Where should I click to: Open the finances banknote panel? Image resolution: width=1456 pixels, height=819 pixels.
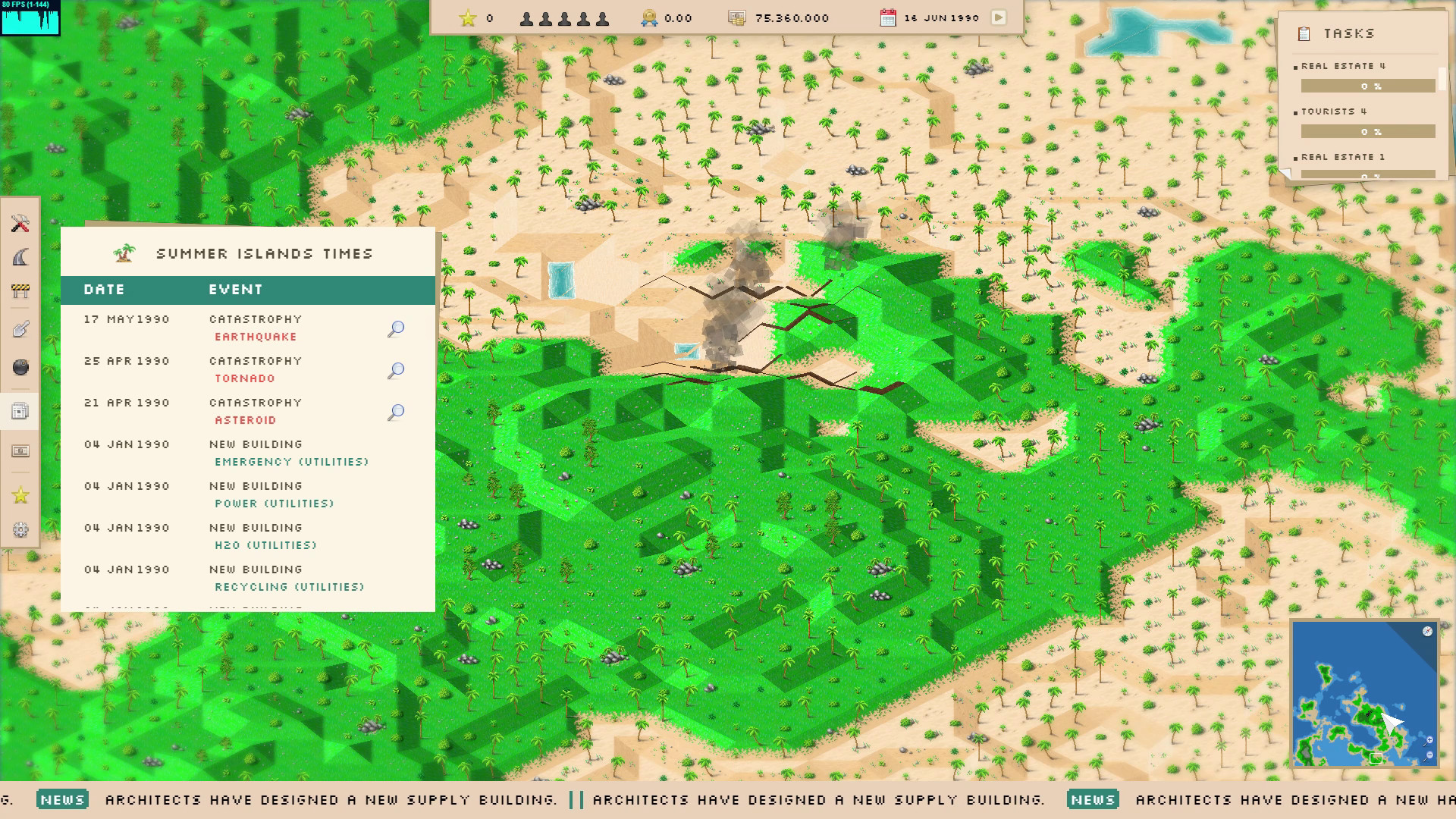tap(20, 451)
